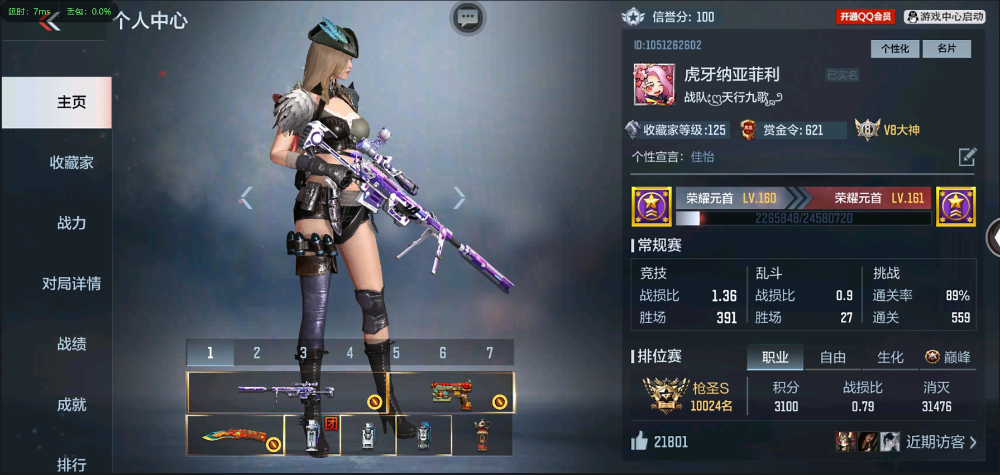The height and width of the screenshot is (475, 1000).
Task: Select loadout tab 7
Action: [489, 352]
